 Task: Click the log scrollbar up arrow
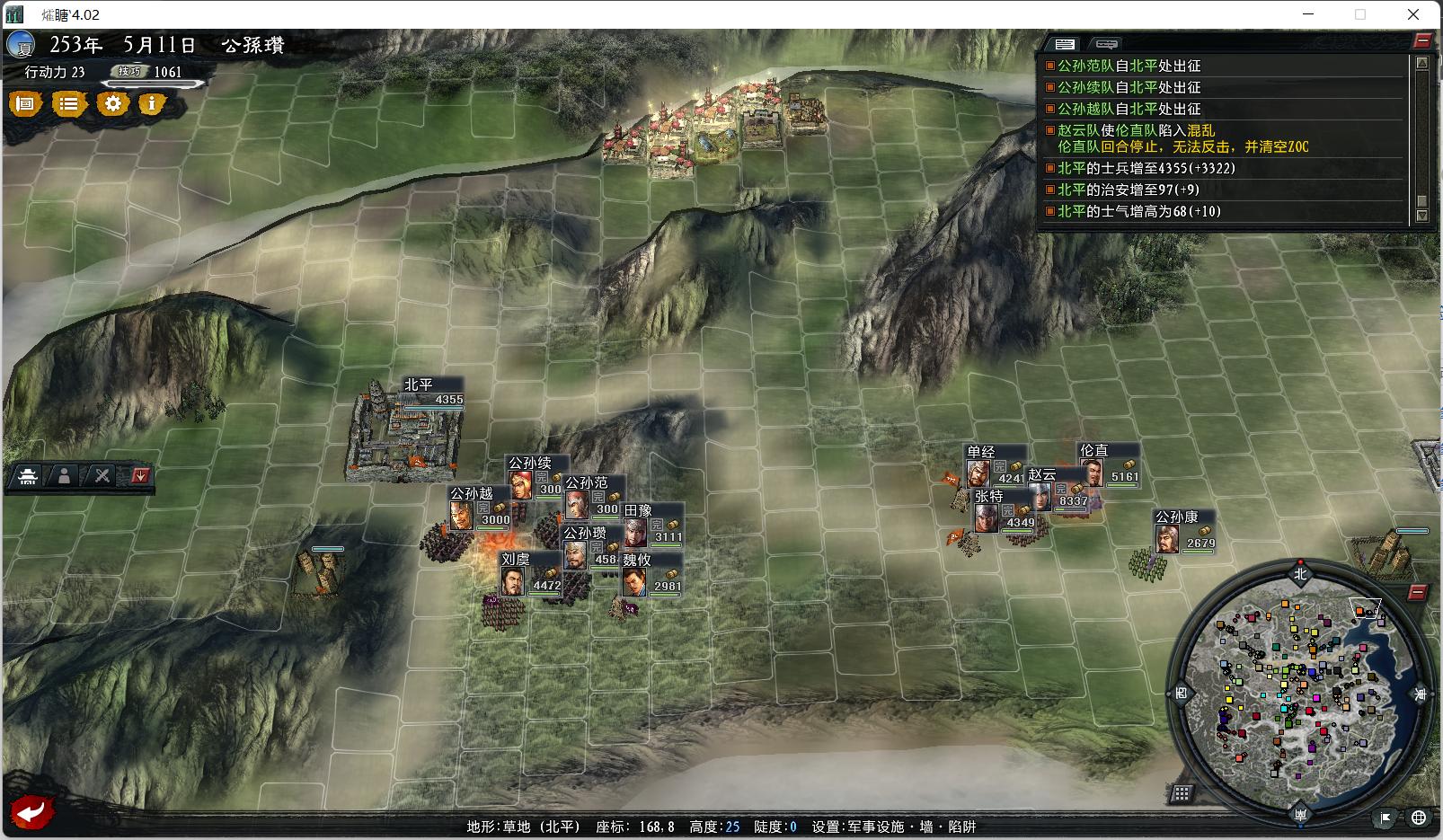1421,64
